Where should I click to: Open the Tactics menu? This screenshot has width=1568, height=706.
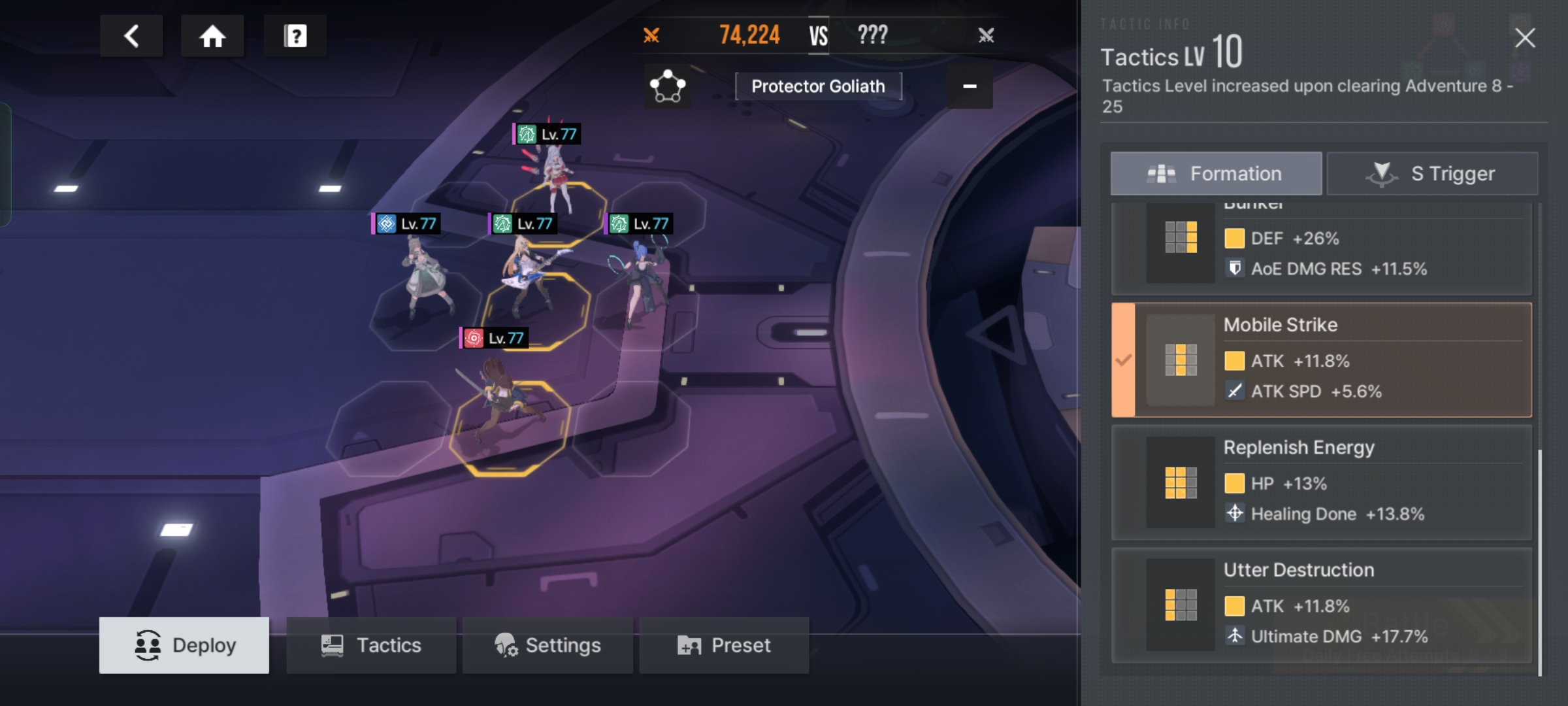pos(371,645)
